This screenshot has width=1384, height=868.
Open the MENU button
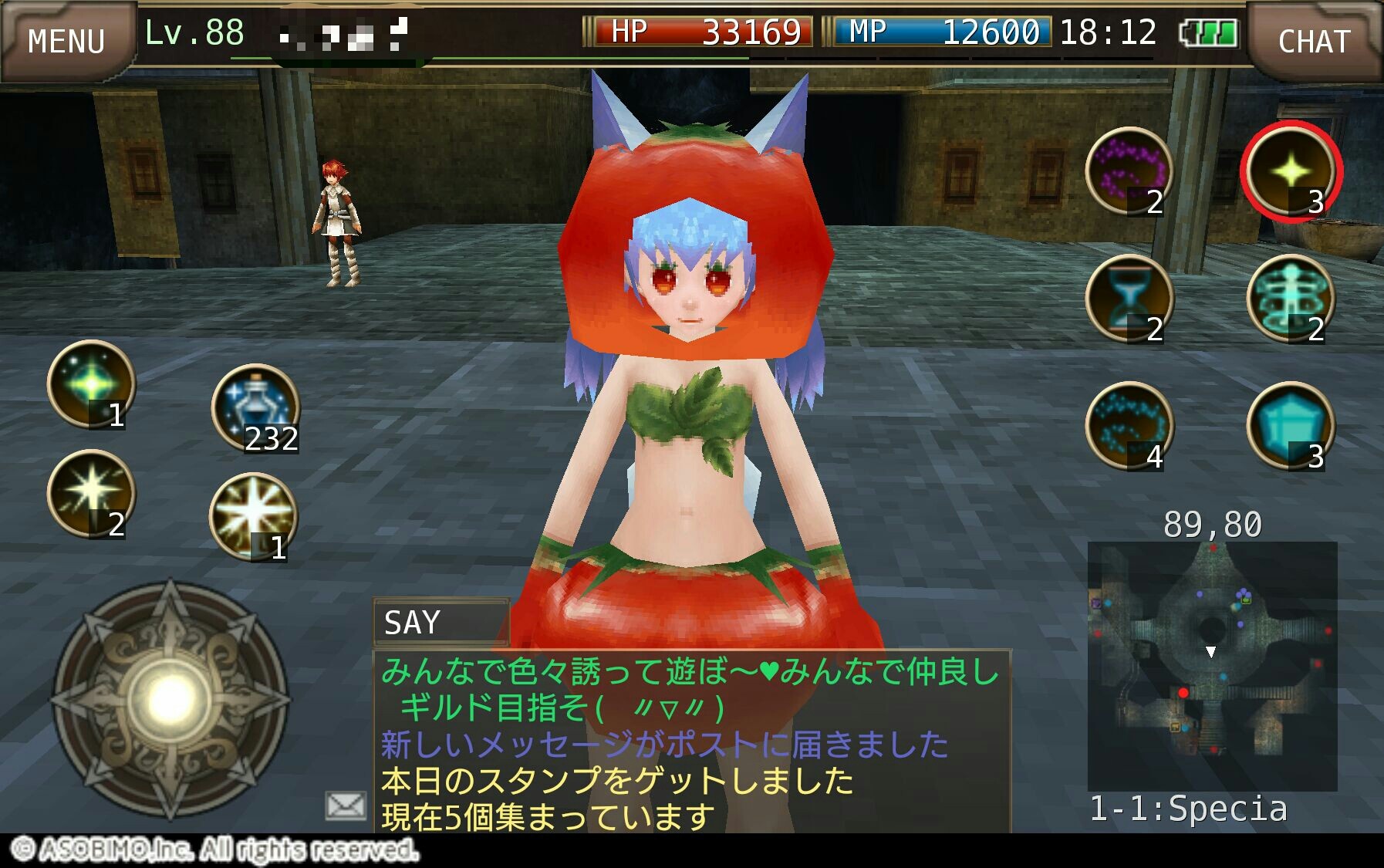click(66, 40)
